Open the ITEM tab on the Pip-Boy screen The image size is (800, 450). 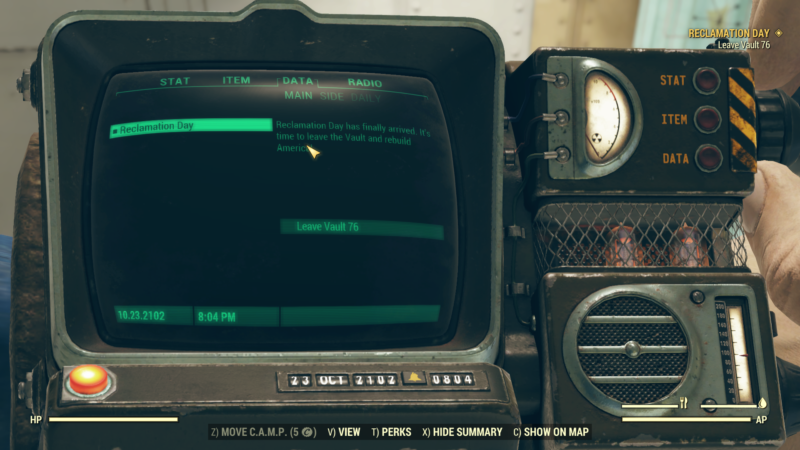point(236,81)
